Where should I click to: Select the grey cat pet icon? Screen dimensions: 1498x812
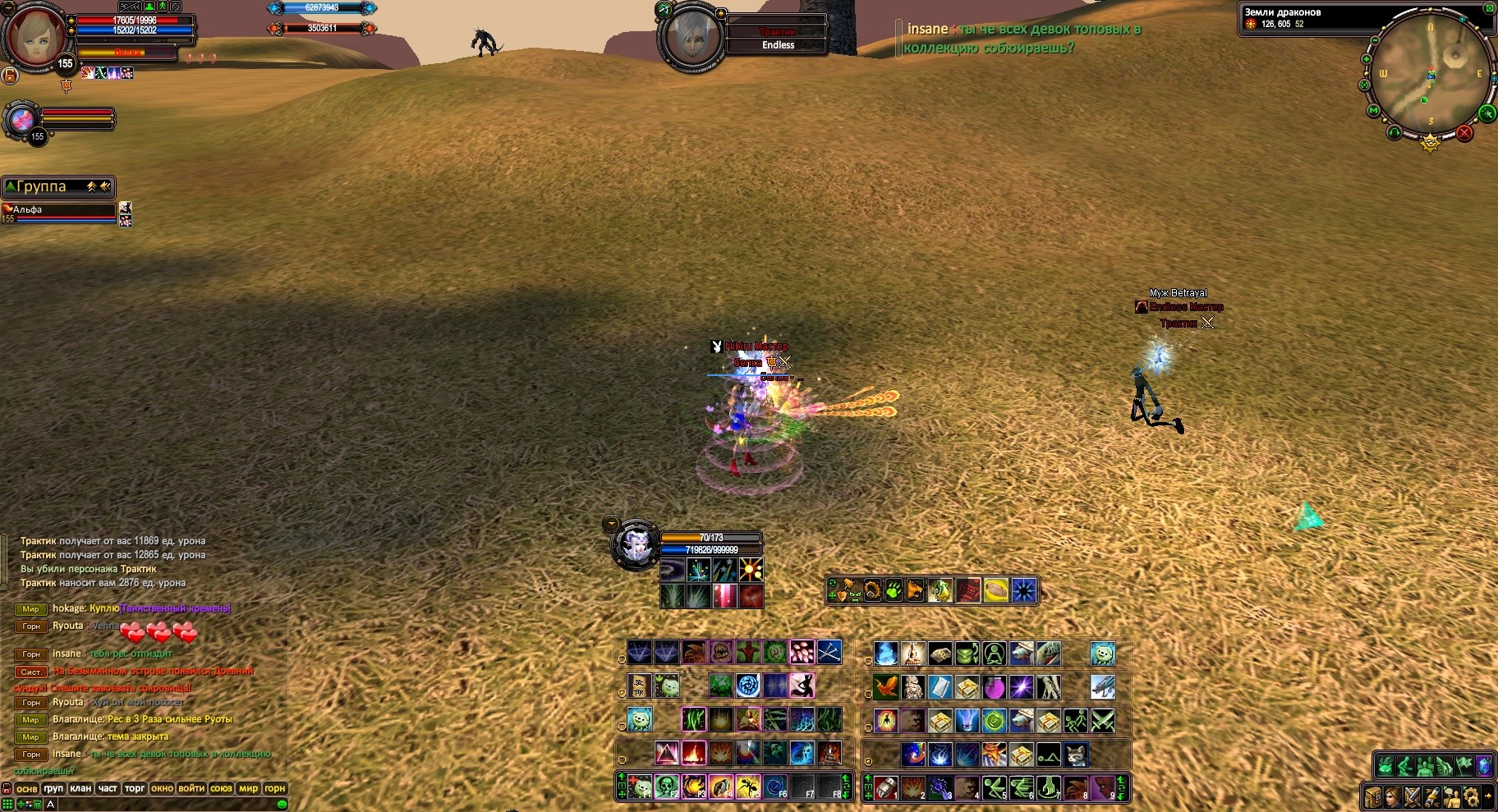[x=1075, y=754]
